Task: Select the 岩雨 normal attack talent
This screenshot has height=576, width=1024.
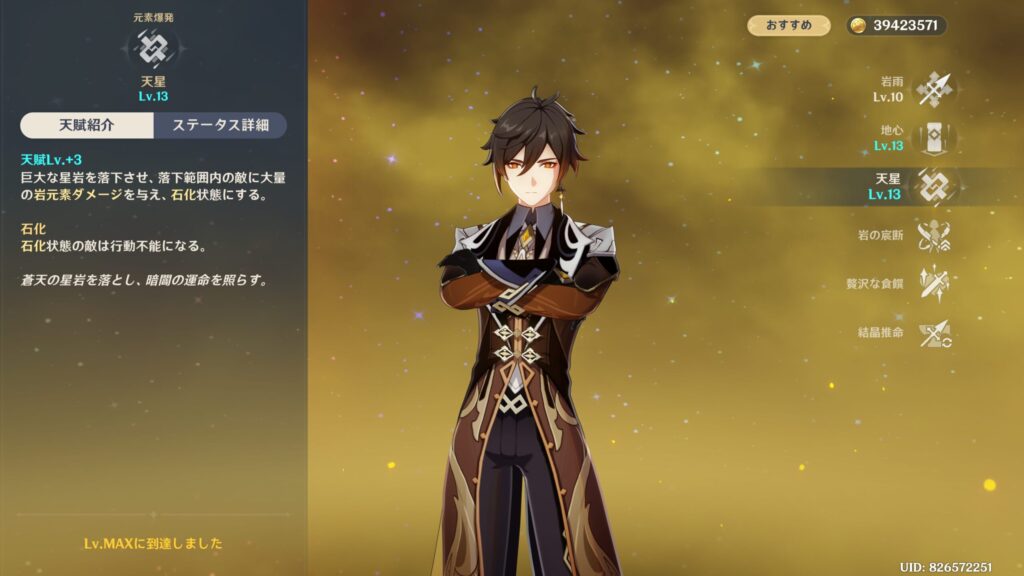Action: coord(935,90)
